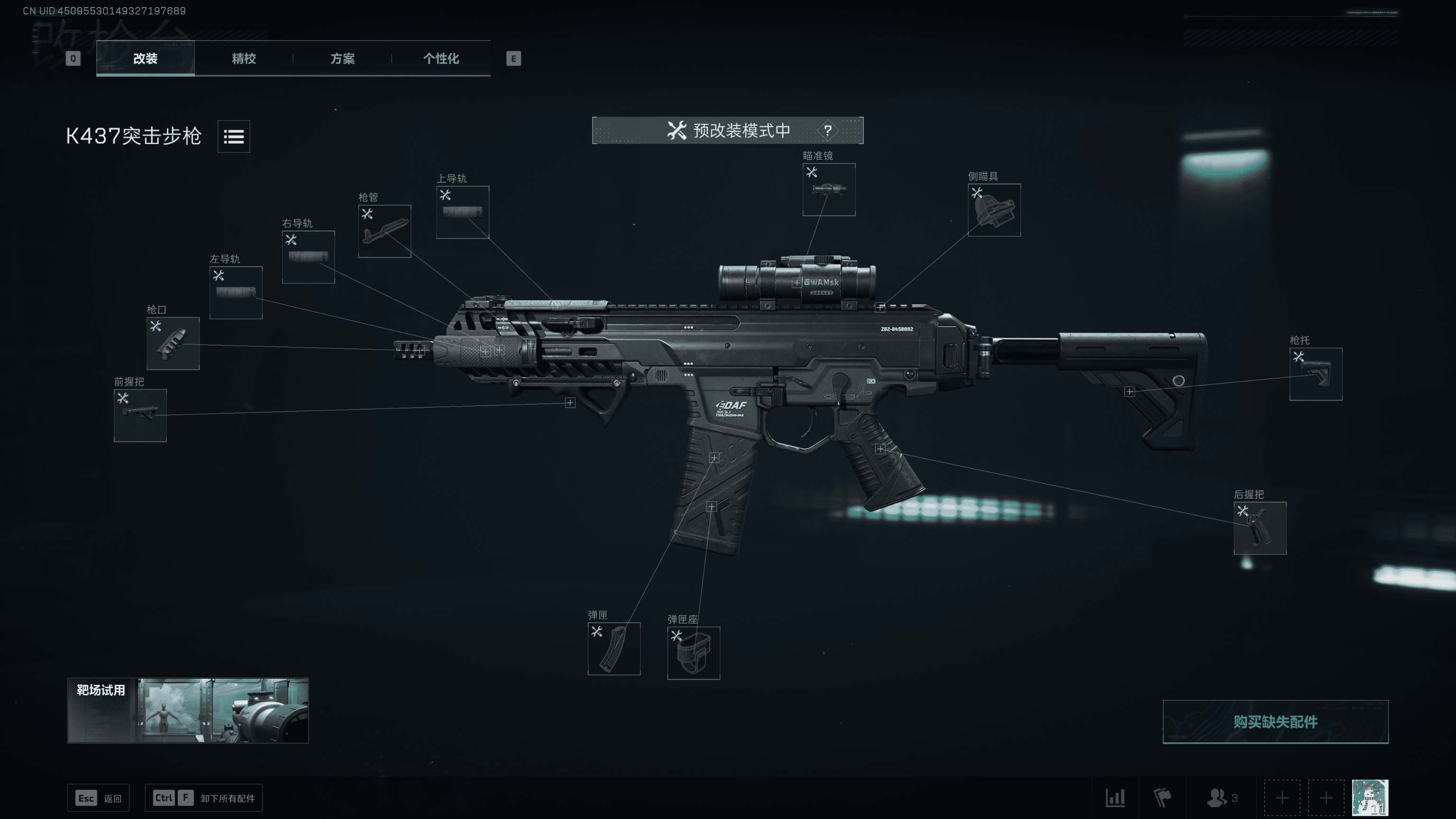Start the 靶场试用 firing range trial
Screen dimensions: 1456x819
pos(188,710)
